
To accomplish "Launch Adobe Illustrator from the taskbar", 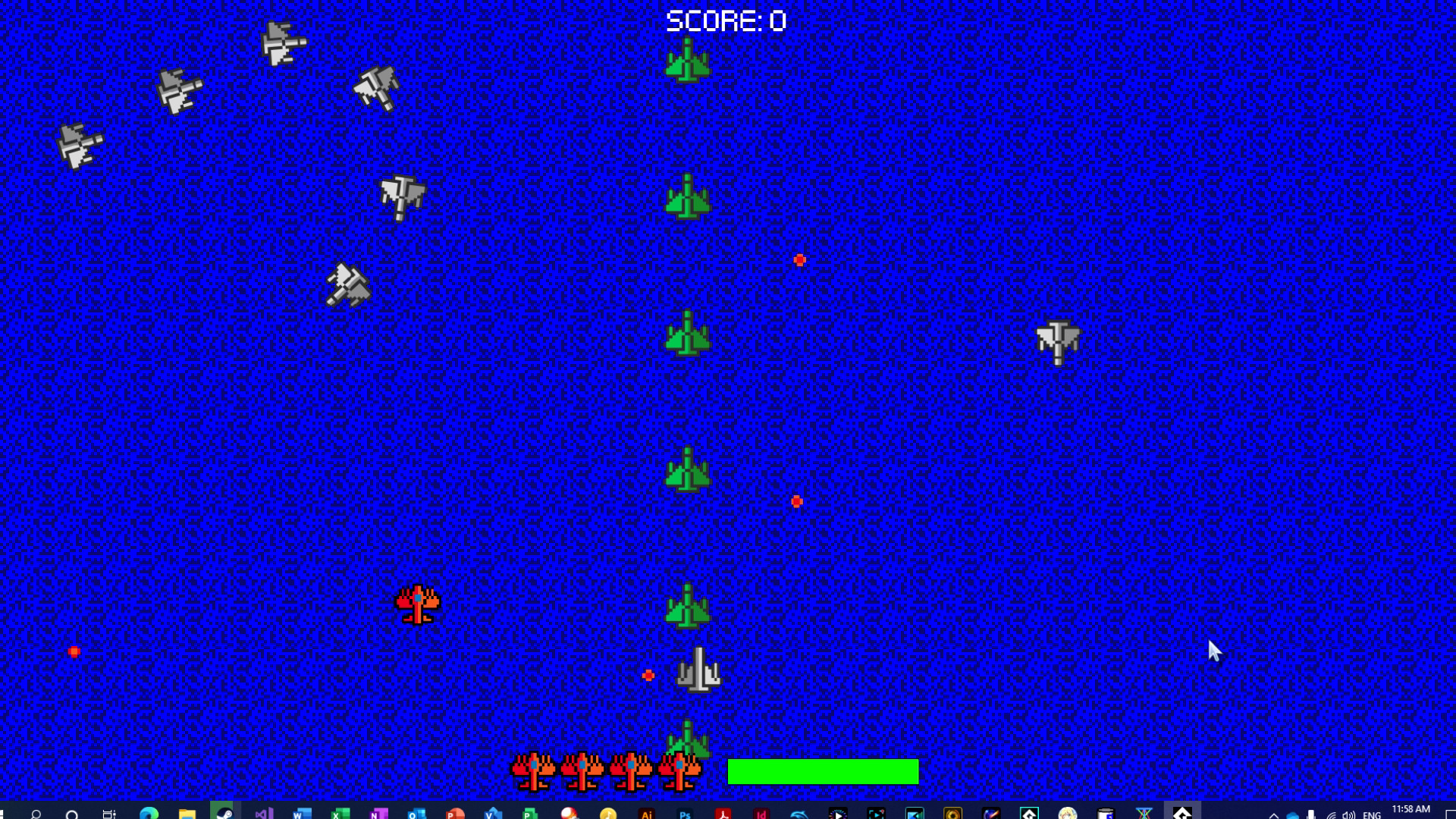I will point(648,812).
